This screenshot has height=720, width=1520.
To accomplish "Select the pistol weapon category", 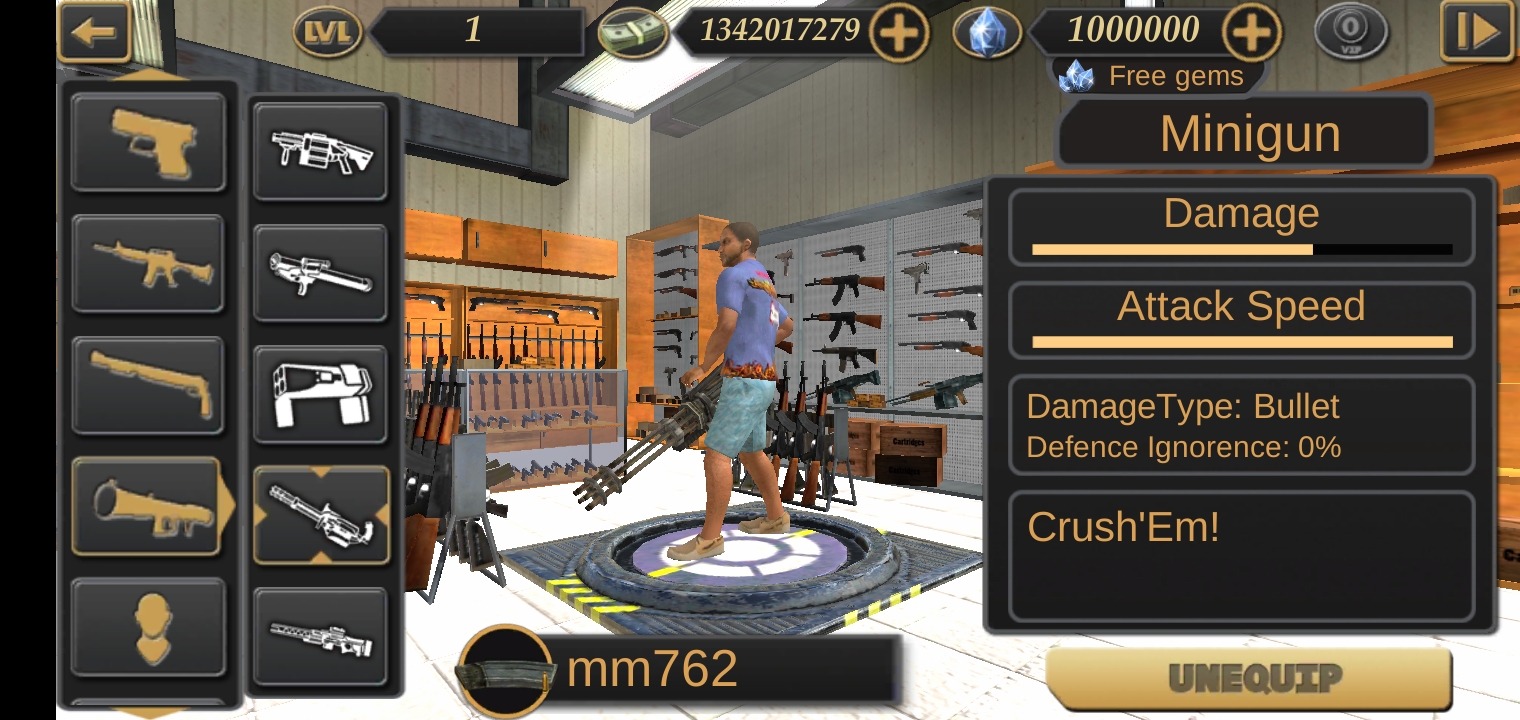I will (148, 142).
